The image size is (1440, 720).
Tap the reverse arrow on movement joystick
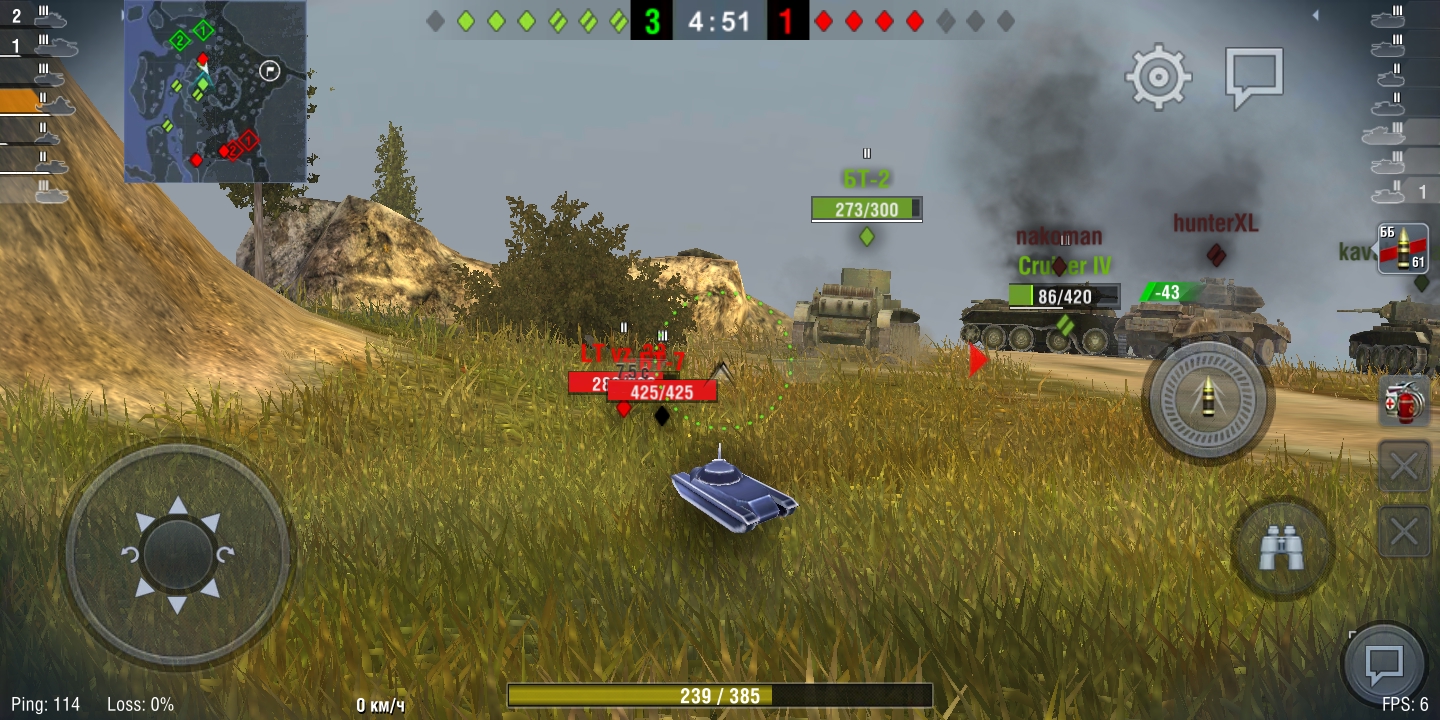tap(178, 603)
